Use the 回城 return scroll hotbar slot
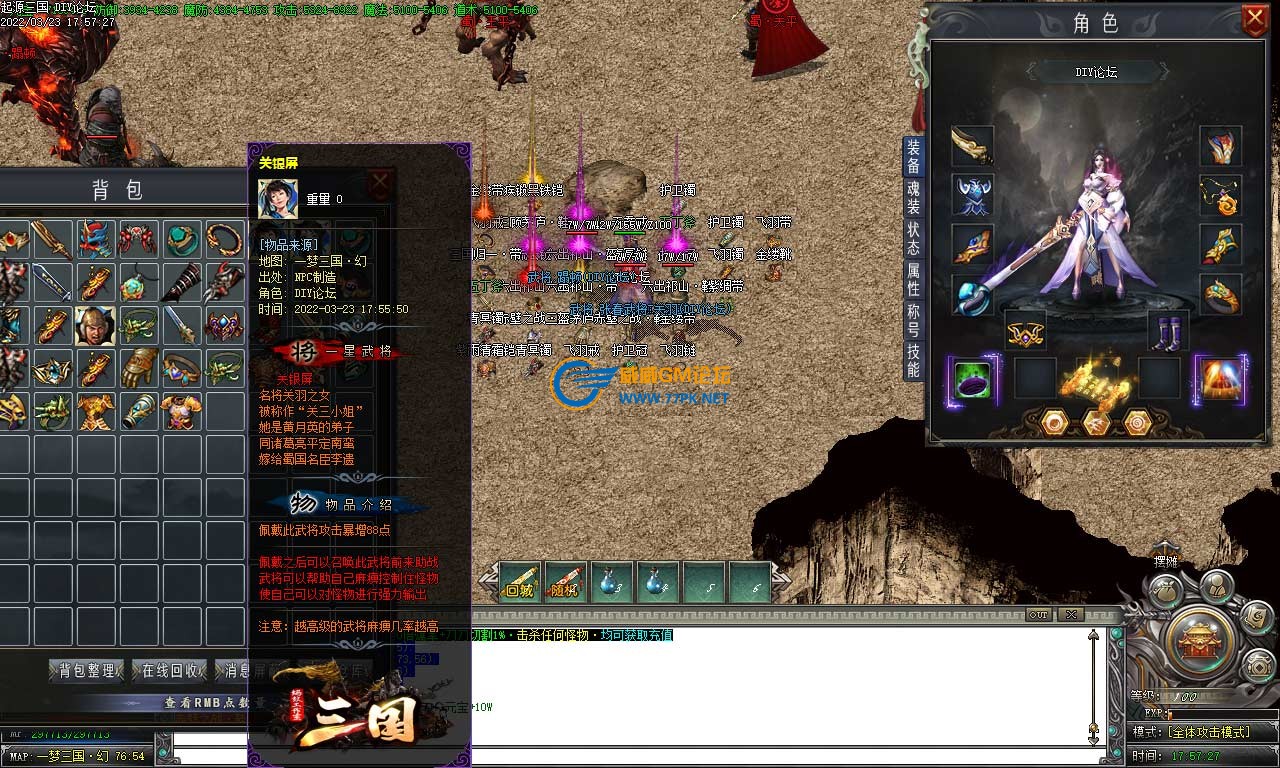The image size is (1280, 768). point(520,582)
